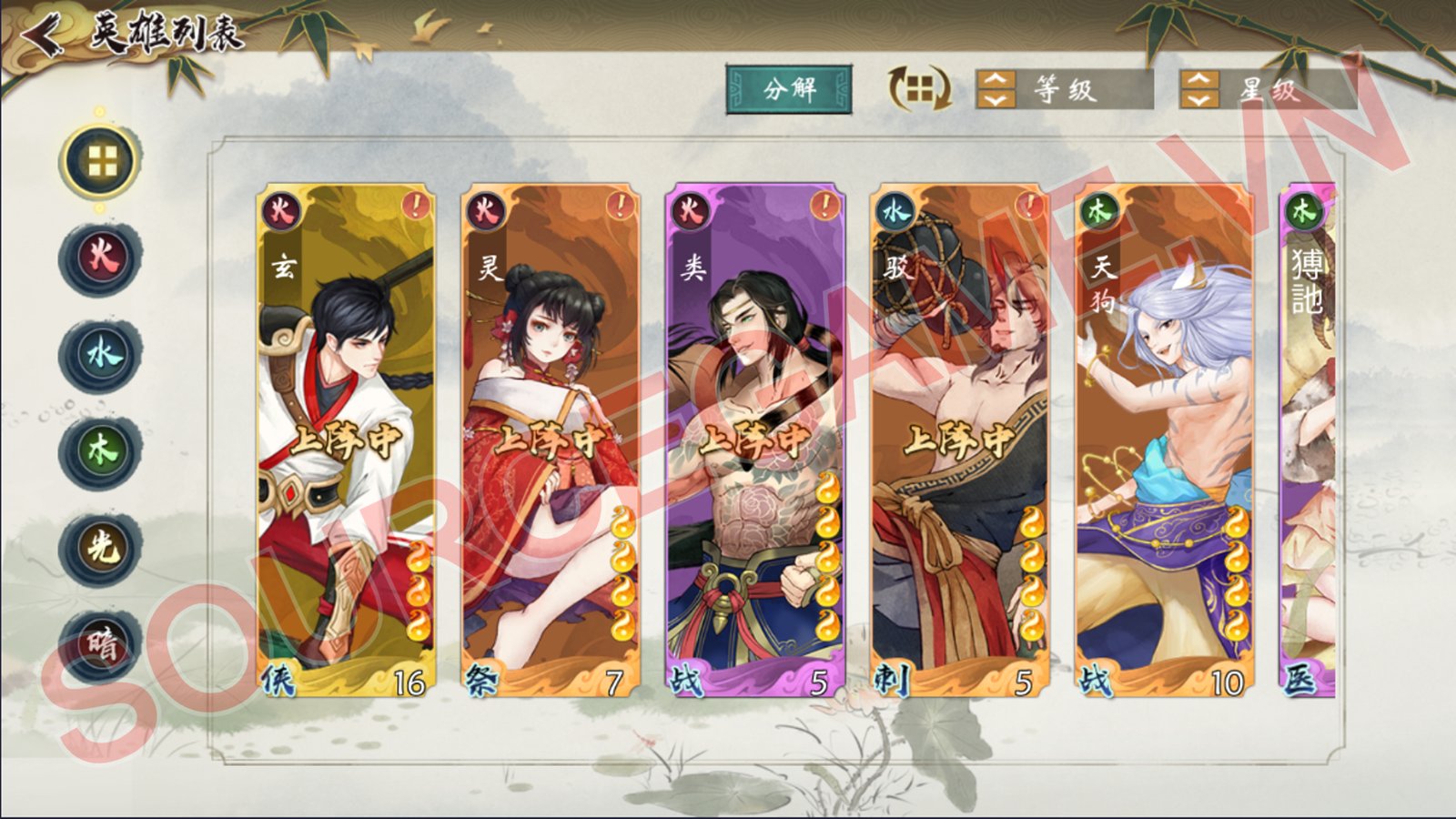This screenshot has height=819, width=1456.
Task: Filter heroes by 暗 dark element
Action: tap(101, 643)
